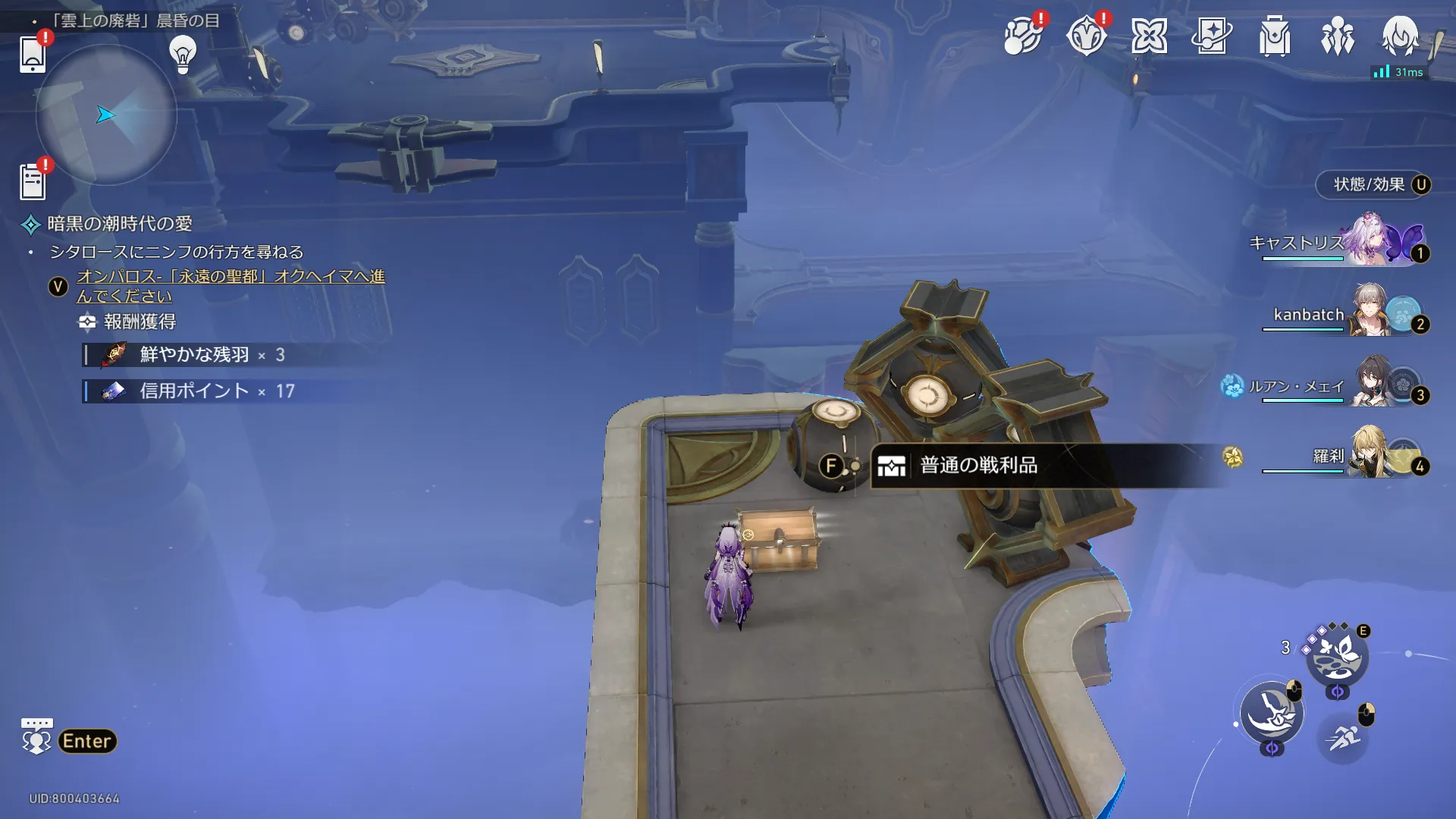Open the circular minimap
The image size is (1456, 819).
(106, 115)
